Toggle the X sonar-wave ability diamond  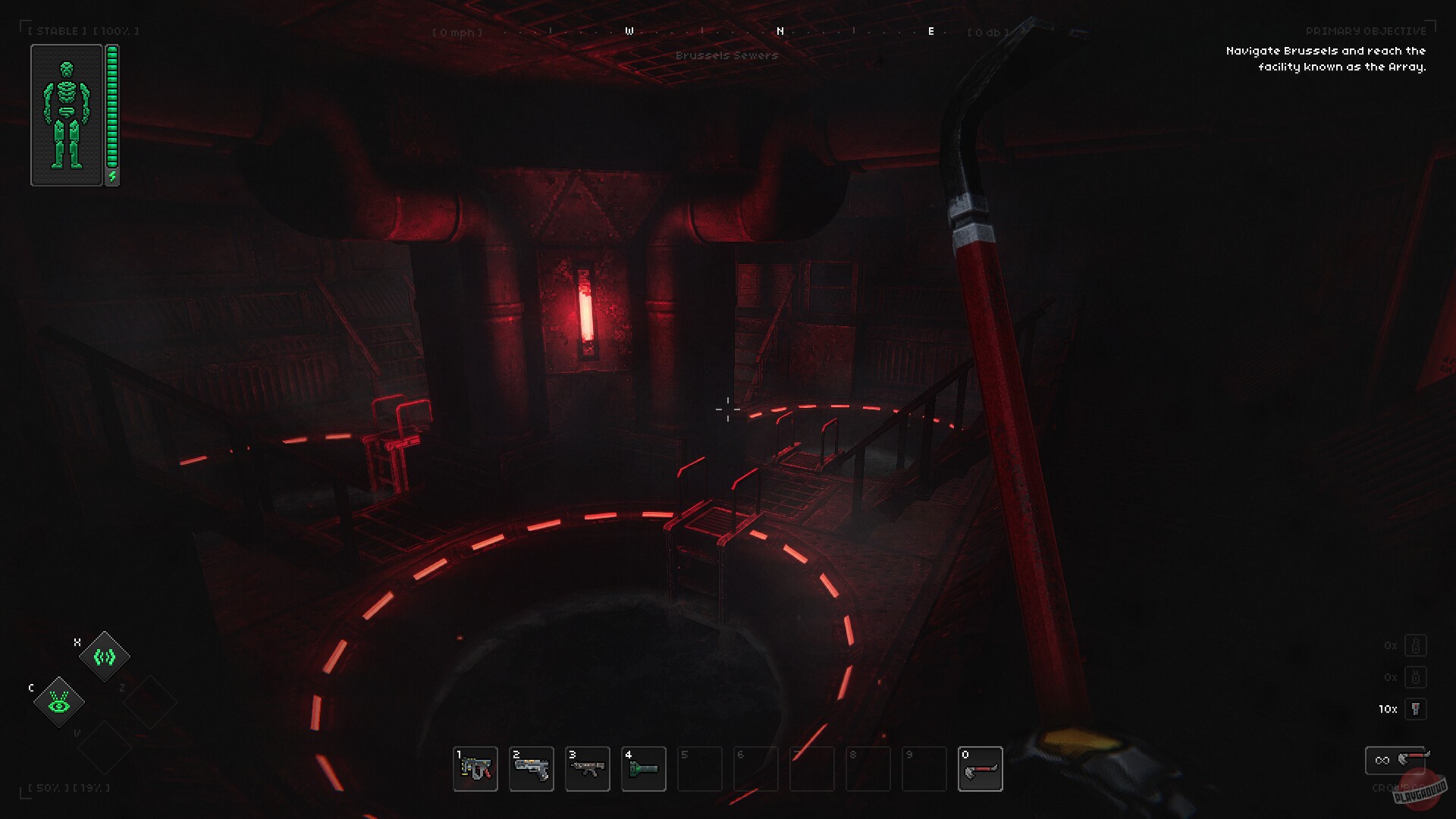[x=105, y=657]
